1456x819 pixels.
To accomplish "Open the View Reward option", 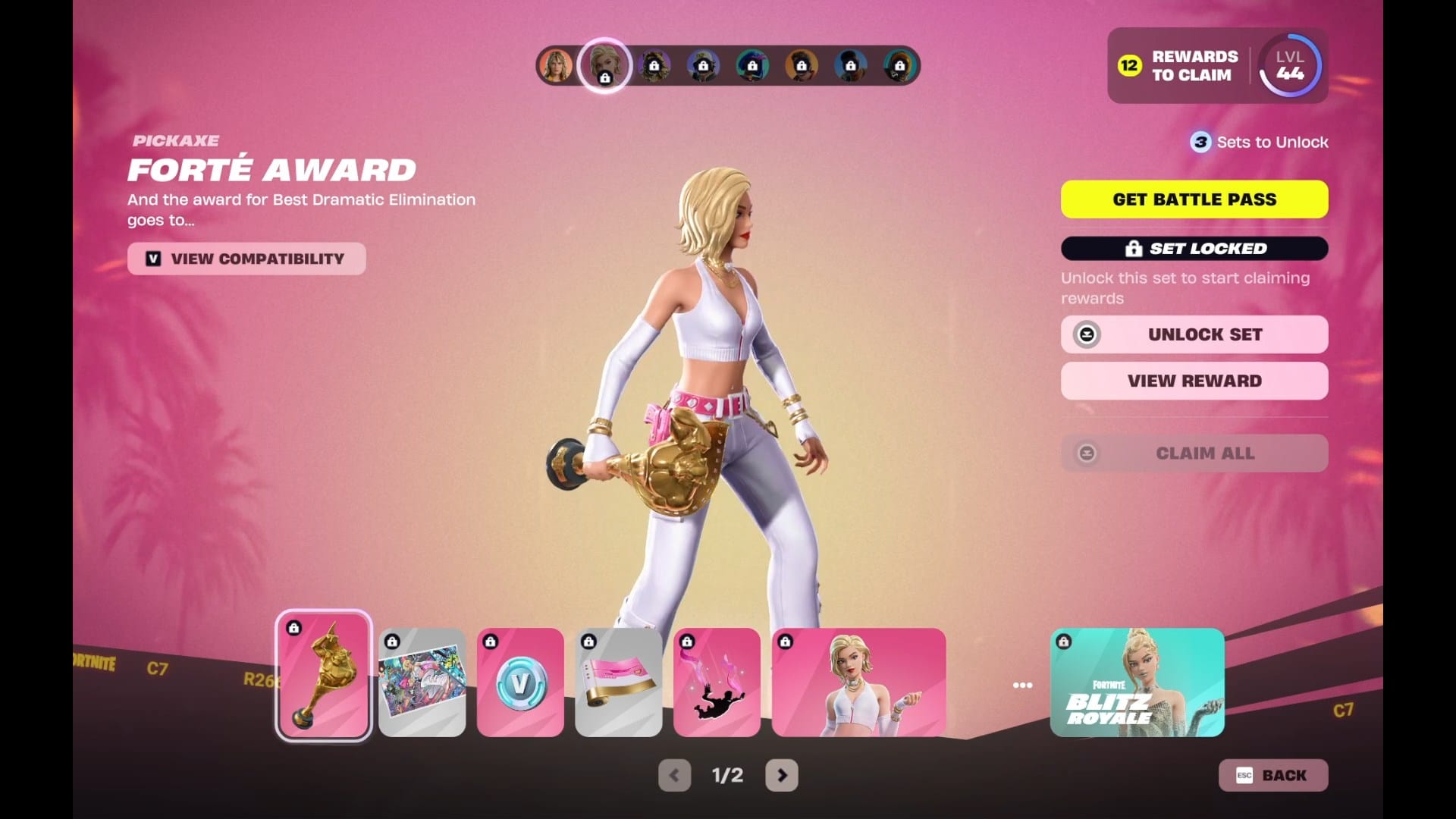I will click(1194, 381).
